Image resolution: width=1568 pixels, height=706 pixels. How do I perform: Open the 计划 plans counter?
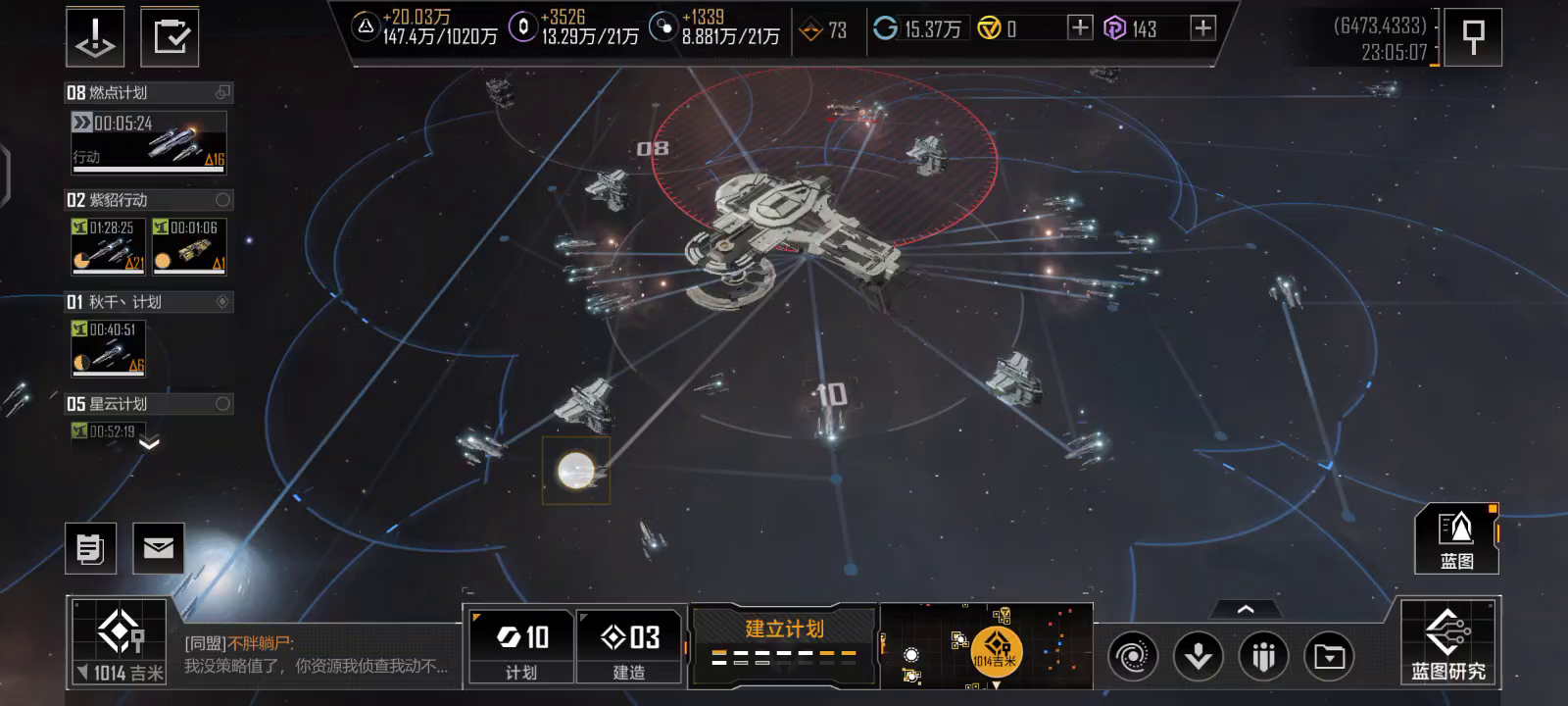pyautogui.click(x=520, y=644)
